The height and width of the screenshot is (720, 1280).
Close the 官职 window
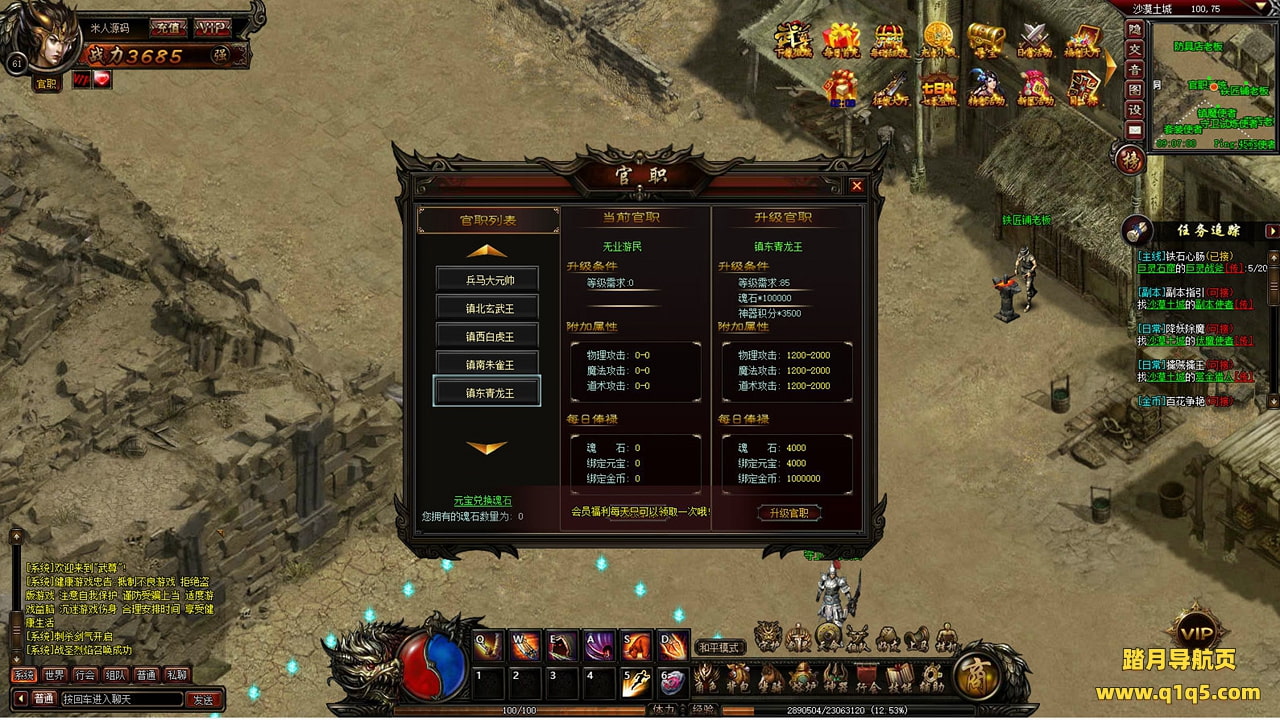(856, 186)
